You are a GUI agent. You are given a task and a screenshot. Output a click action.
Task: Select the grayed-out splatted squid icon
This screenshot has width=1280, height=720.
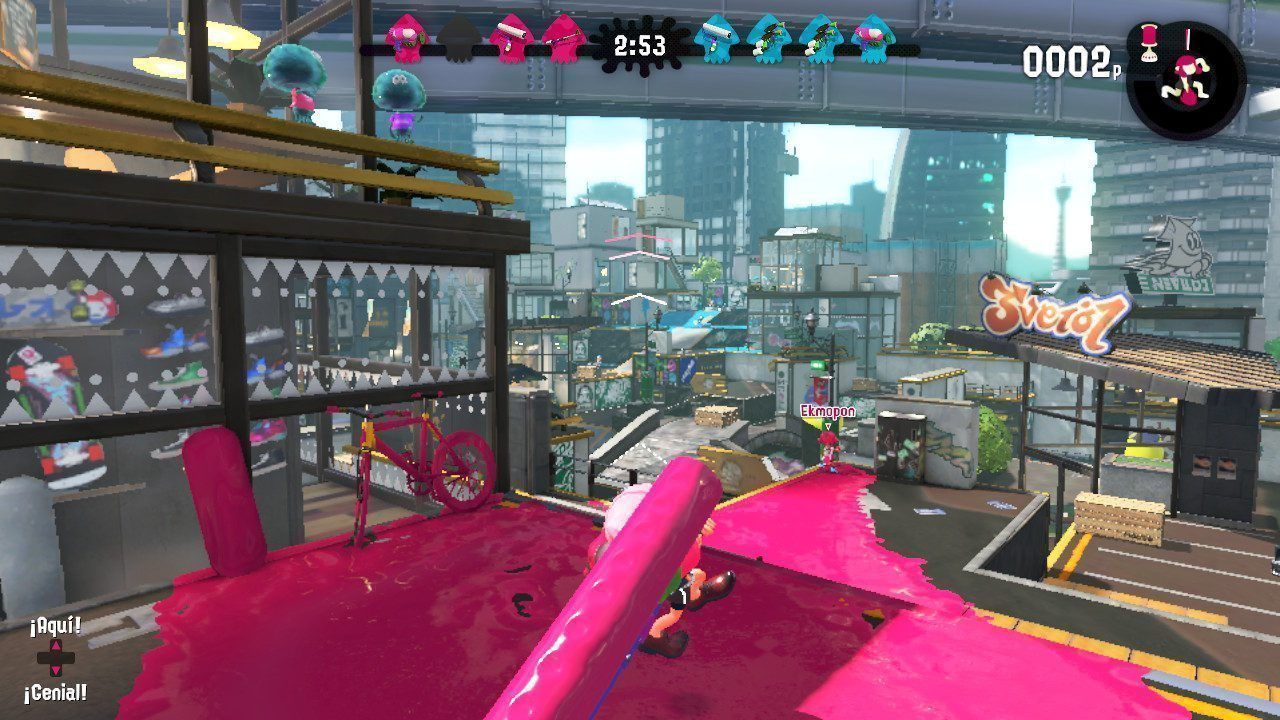coord(457,39)
